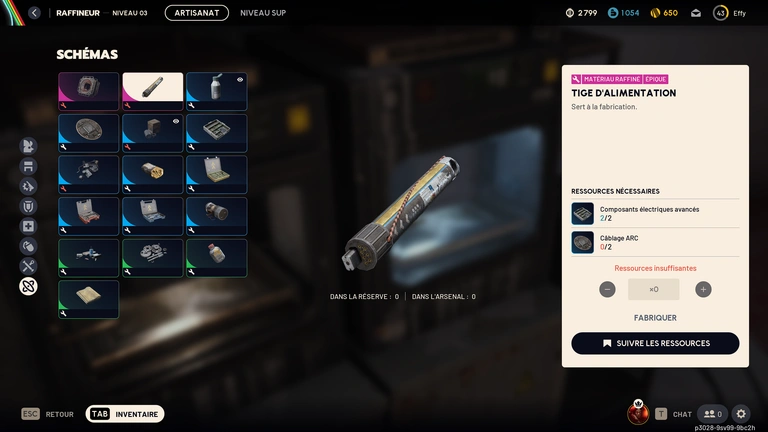The height and width of the screenshot is (432, 768).
Task: Select the medical cross category icon
Action: tap(28, 226)
